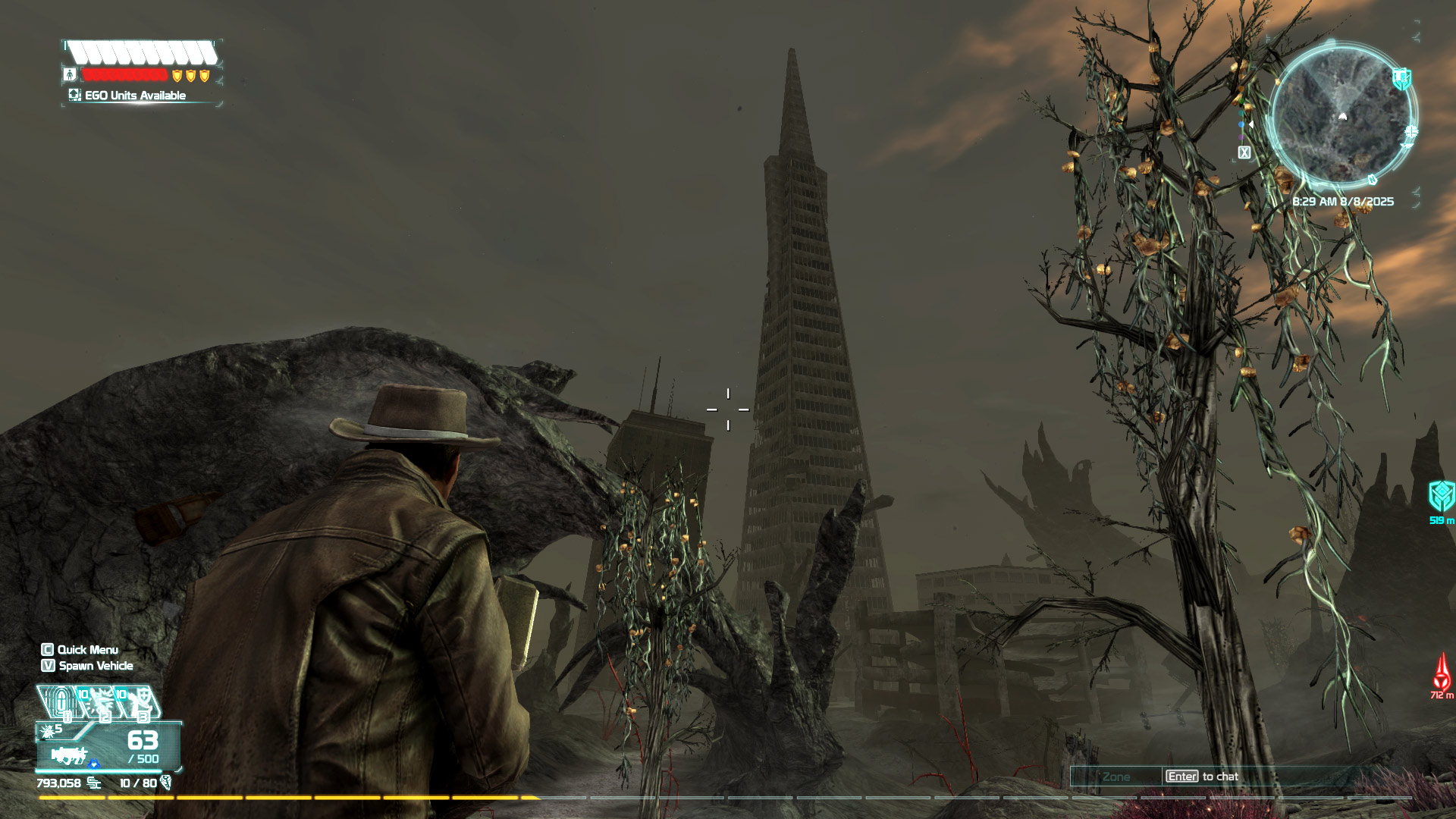The width and height of the screenshot is (1456, 819).
Task: Select the red enemy marker at 712 m
Action: [1442, 672]
